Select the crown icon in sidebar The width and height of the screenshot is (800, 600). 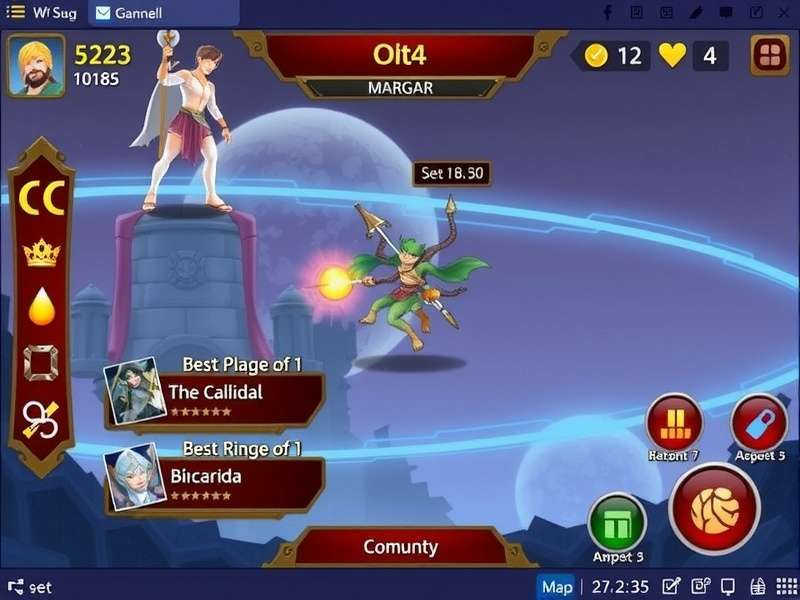pyautogui.click(x=41, y=253)
